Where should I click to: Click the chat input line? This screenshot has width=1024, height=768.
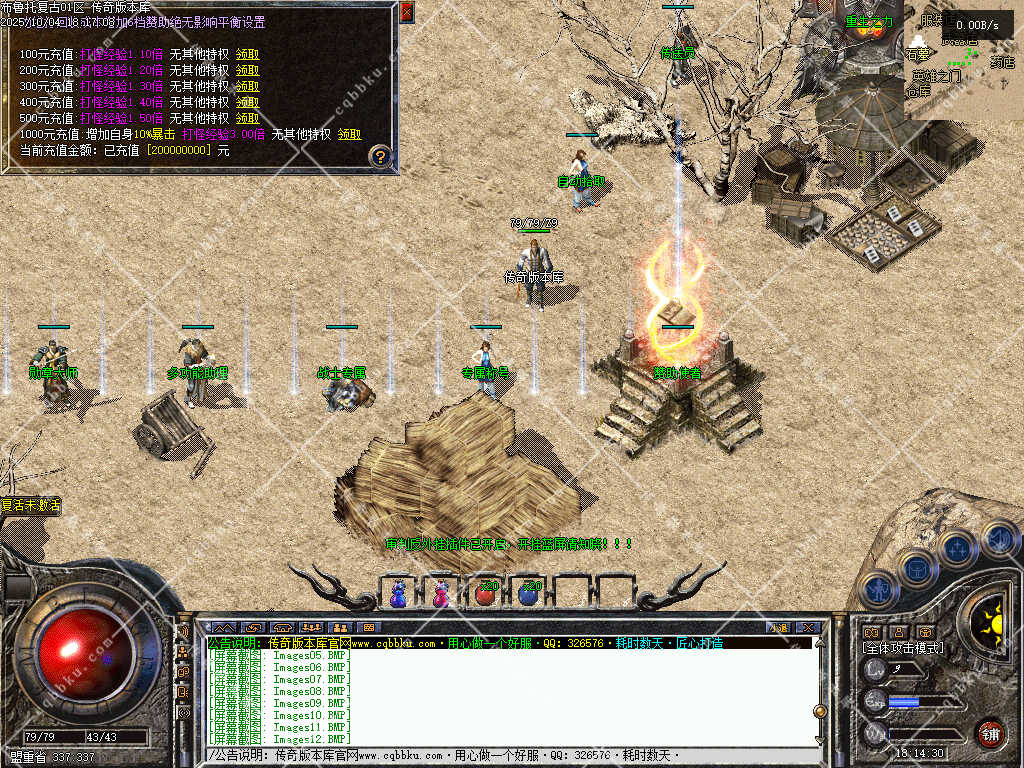[510, 755]
